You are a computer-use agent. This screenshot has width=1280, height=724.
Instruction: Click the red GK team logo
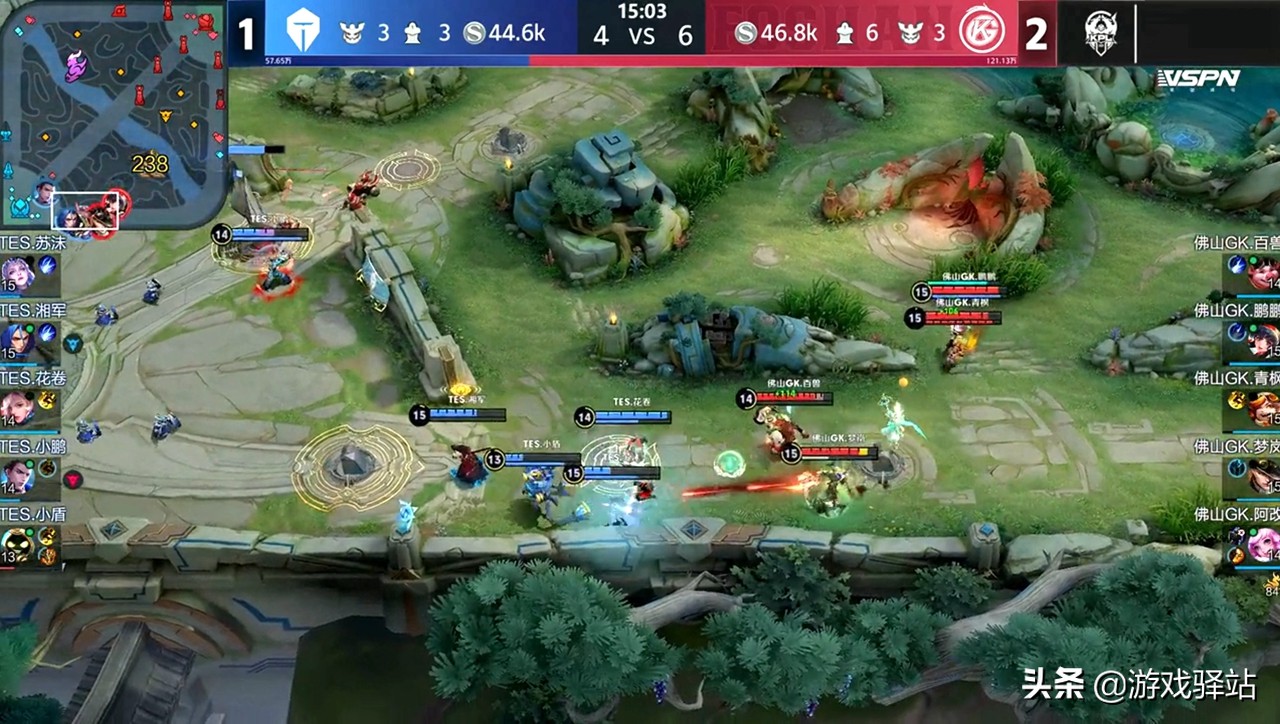point(981,33)
